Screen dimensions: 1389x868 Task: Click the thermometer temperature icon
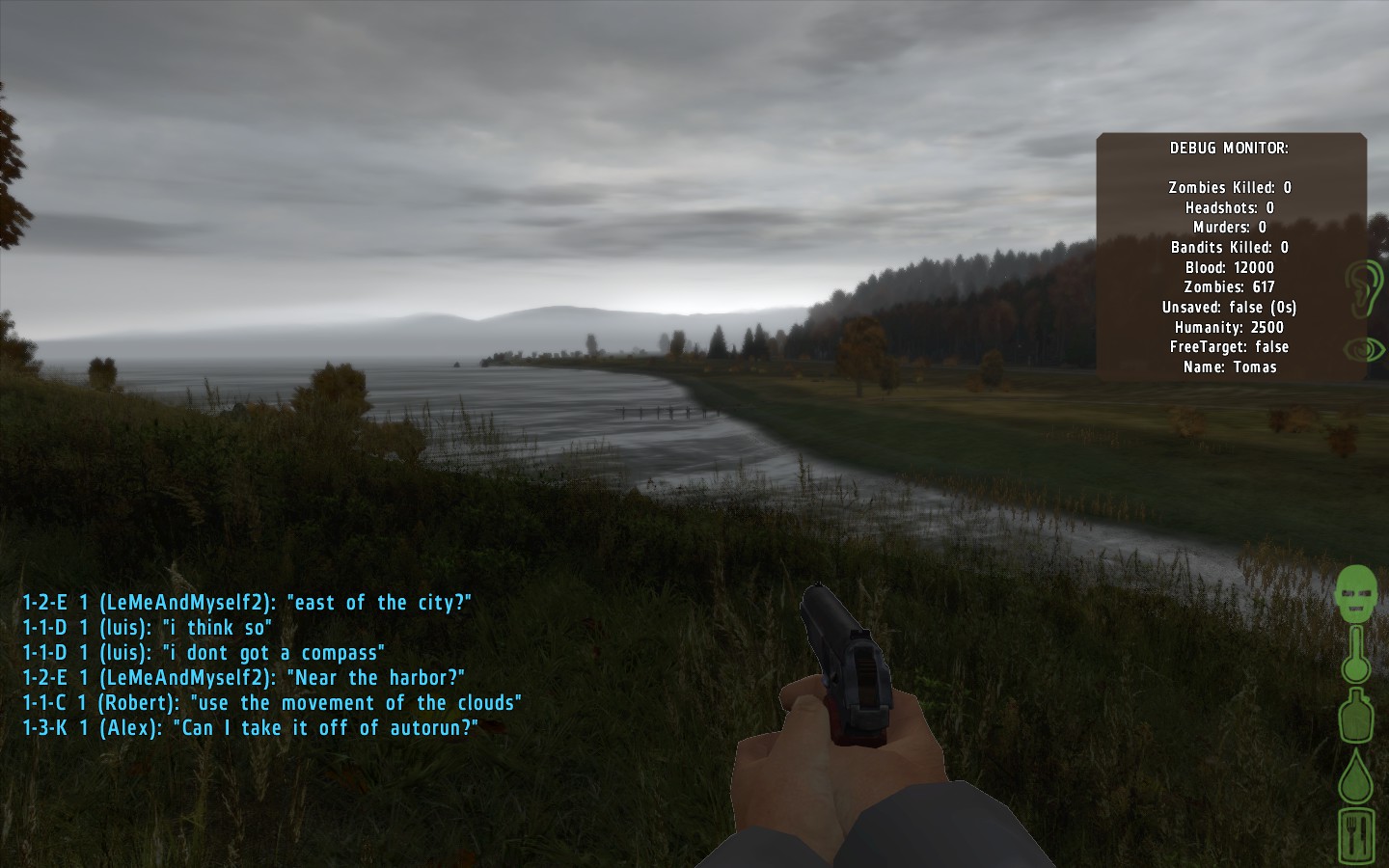pyautogui.click(x=1355, y=656)
